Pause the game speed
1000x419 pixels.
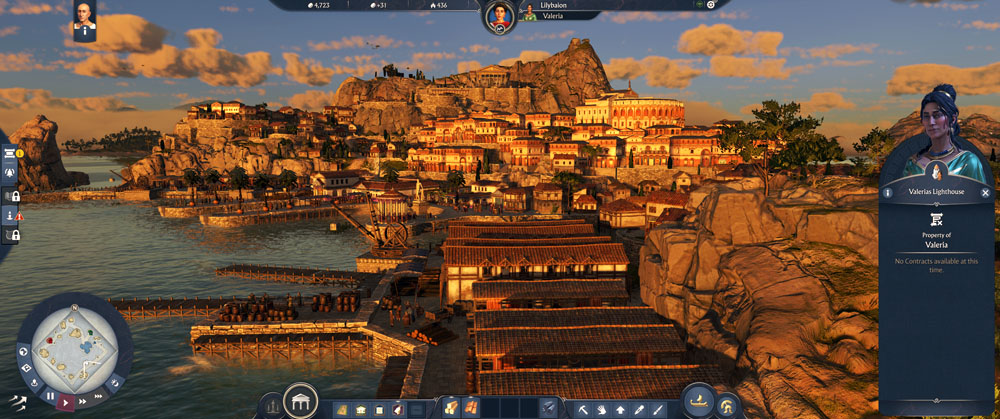coord(50,396)
